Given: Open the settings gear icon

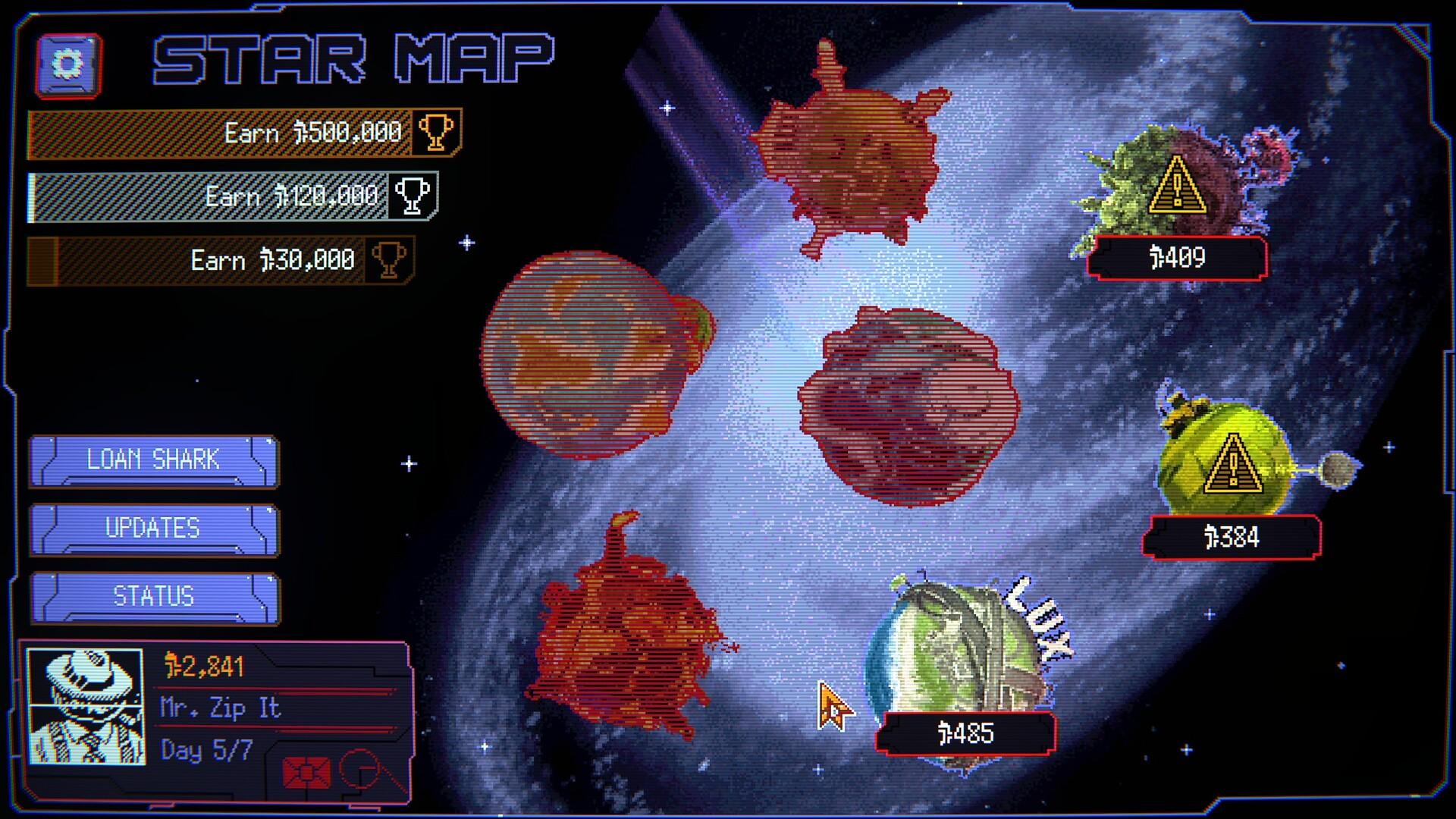Looking at the screenshot, I should coord(67,65).
